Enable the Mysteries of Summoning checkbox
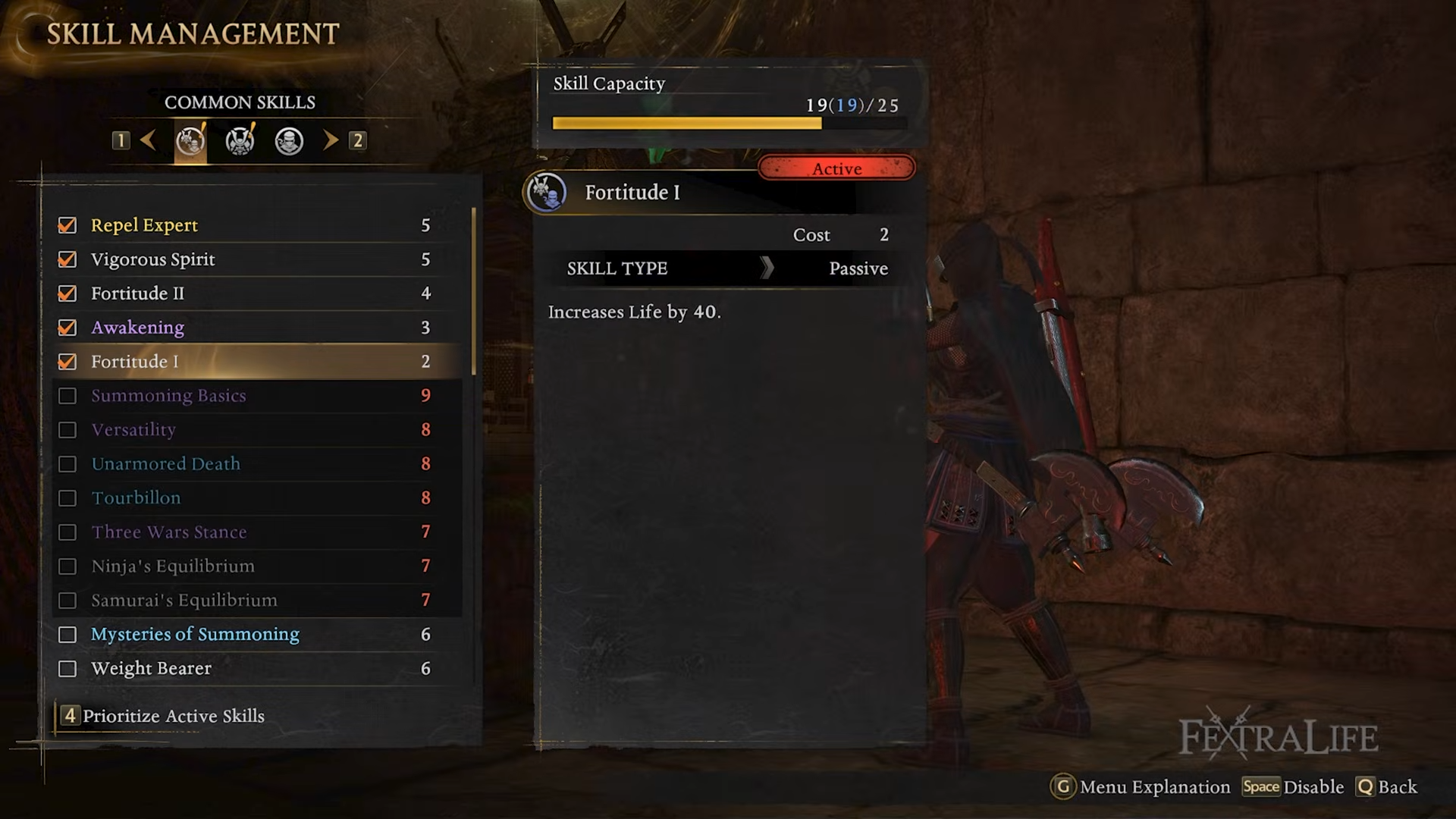 coord(67,635)
